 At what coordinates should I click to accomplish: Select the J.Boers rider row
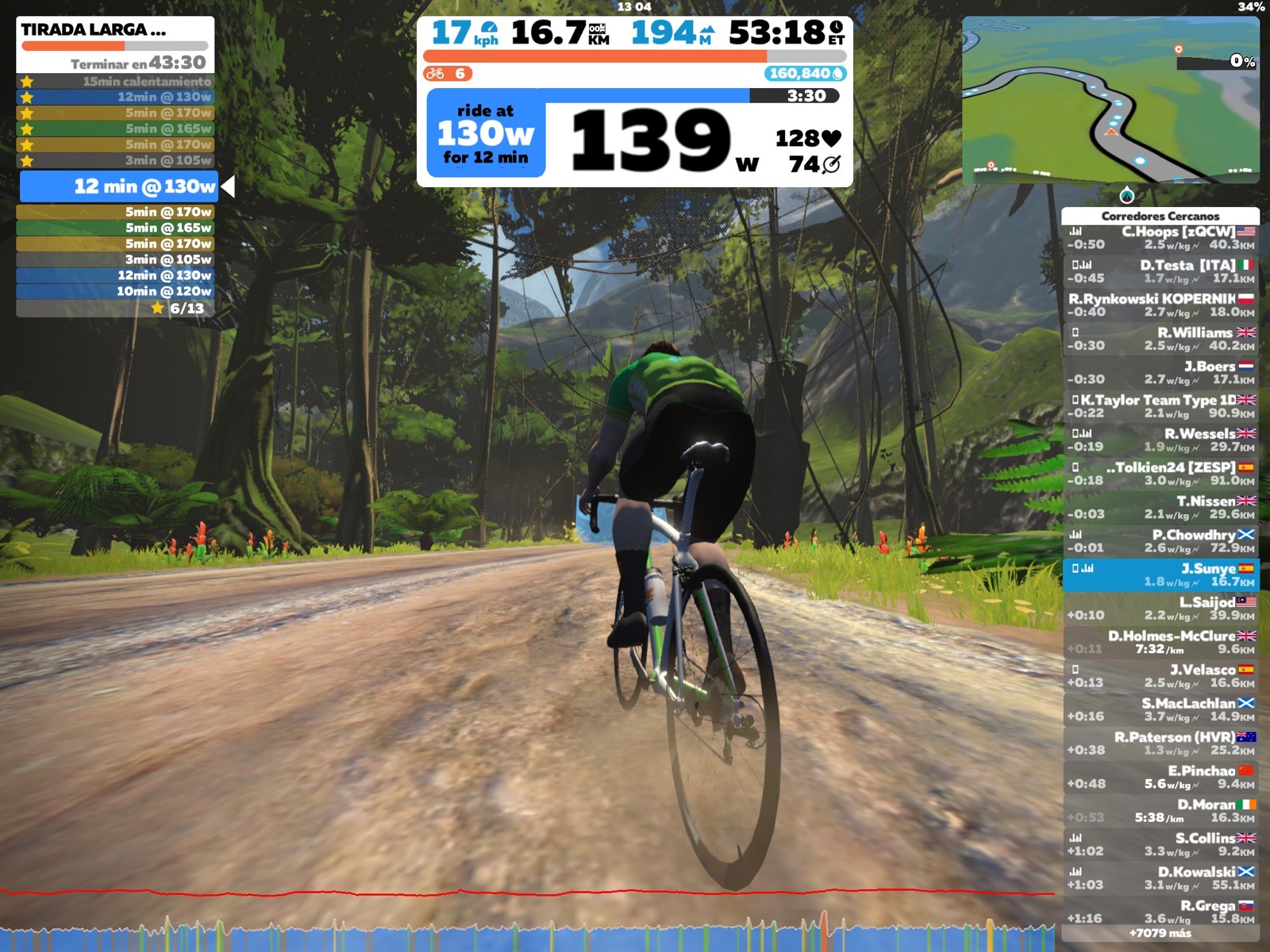pyautogui.click(x=1160, y=373)
